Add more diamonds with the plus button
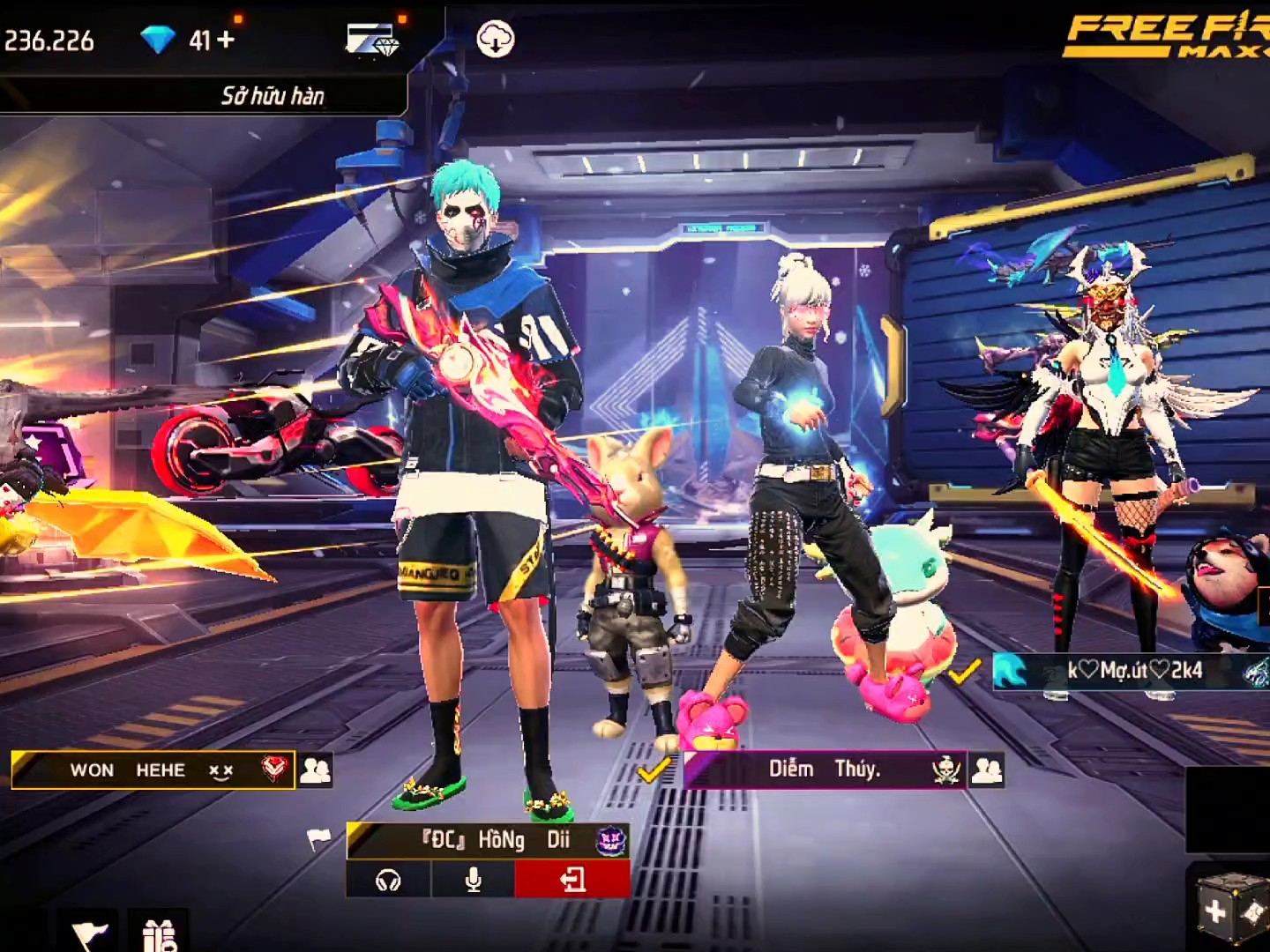Viewport: 1270px width, 952px height. coord(226,40)
